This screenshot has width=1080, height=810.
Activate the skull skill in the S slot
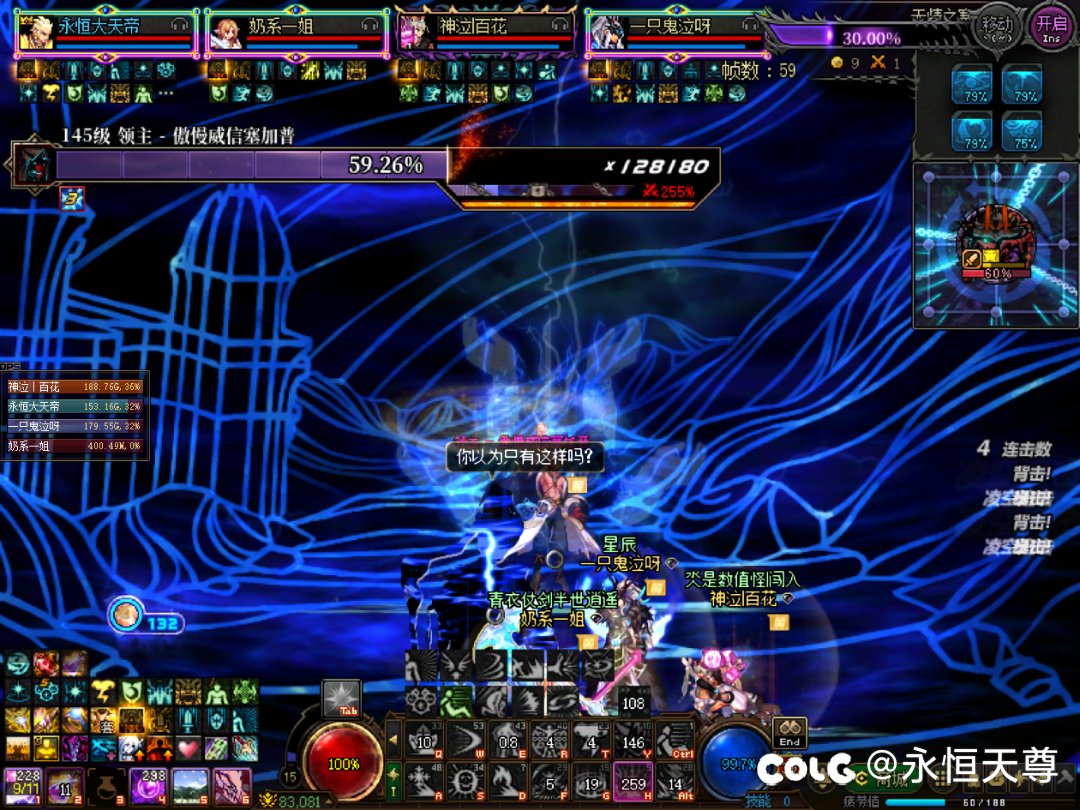pos(466,780)
